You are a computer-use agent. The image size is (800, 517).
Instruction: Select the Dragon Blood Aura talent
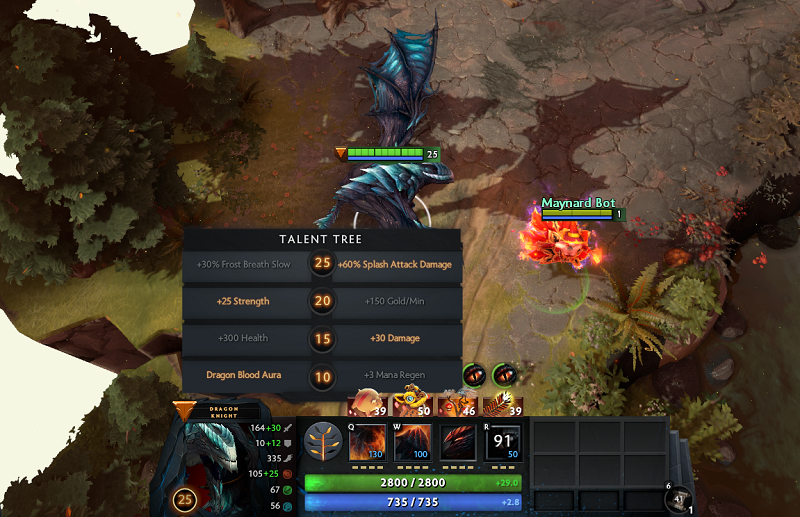tap(246, 375)
